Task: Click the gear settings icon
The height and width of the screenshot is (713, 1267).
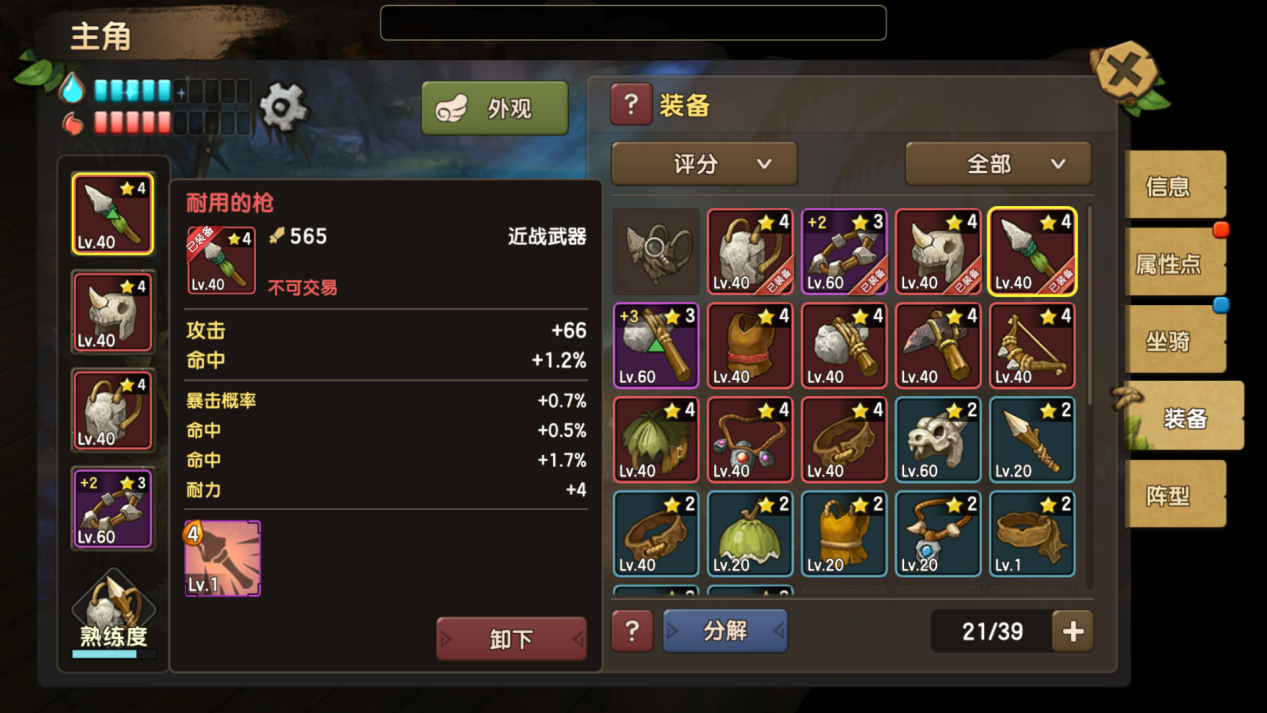Action: point(284,106)
